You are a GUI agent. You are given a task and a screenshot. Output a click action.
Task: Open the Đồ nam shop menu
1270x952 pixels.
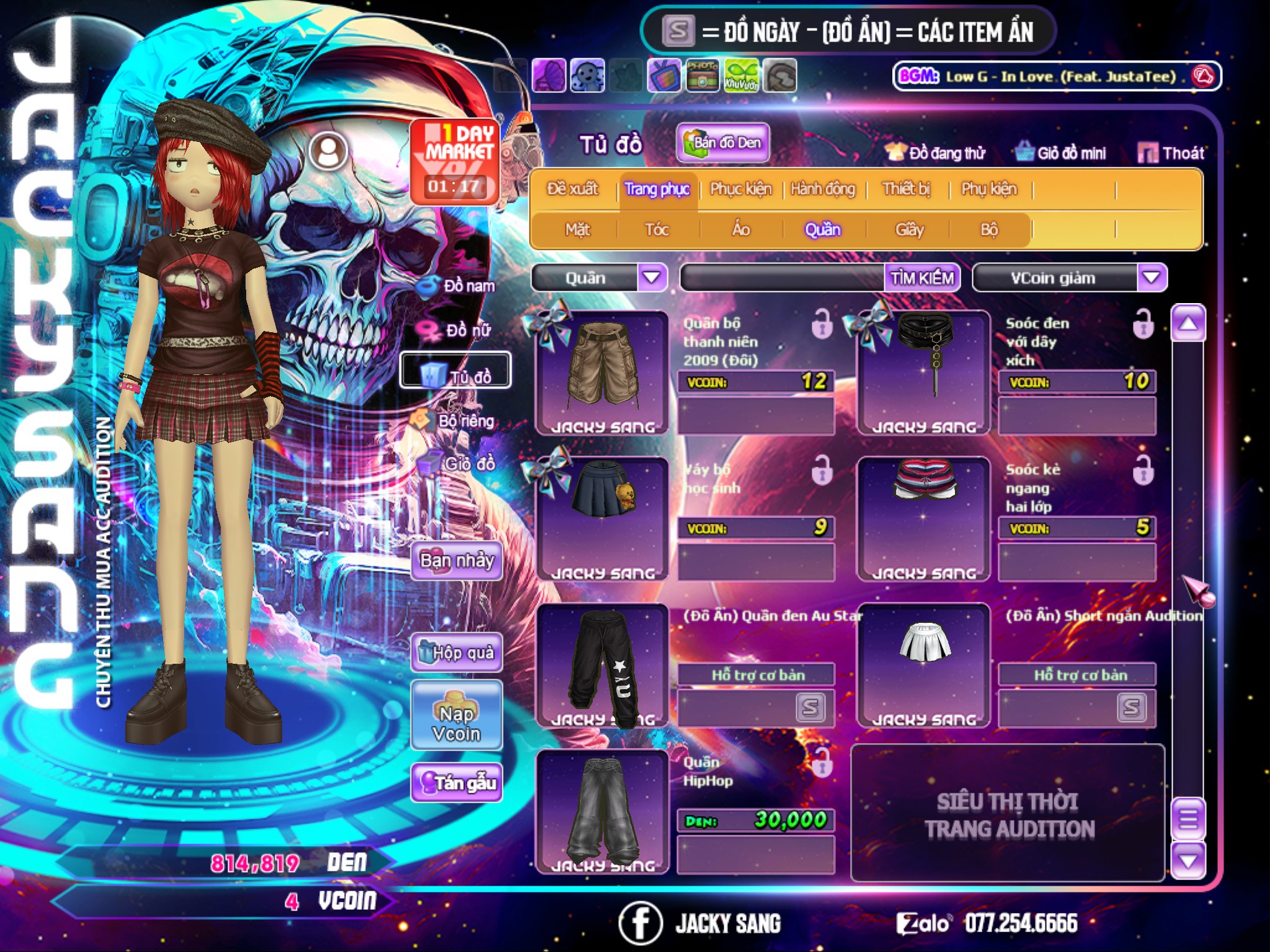(x=458, y=286)
